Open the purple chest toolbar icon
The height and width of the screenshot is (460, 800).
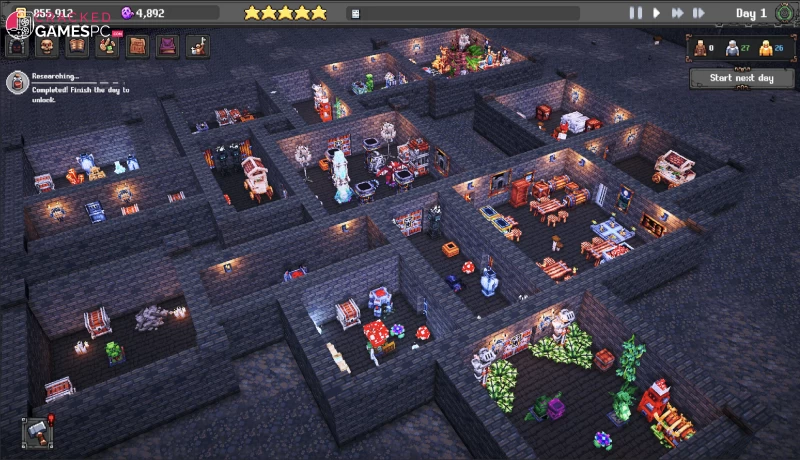(x=167, y=46)
